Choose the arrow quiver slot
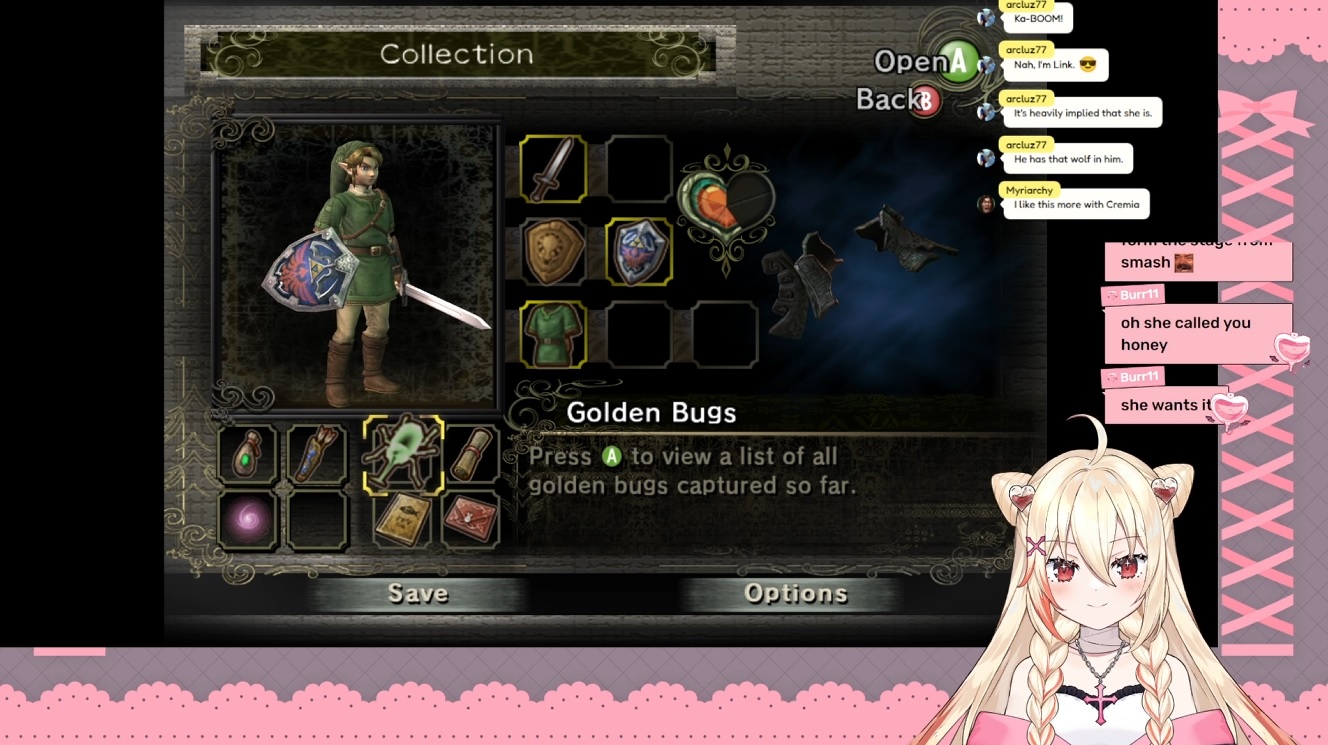The image size is (1328, 745). point(317,455)
